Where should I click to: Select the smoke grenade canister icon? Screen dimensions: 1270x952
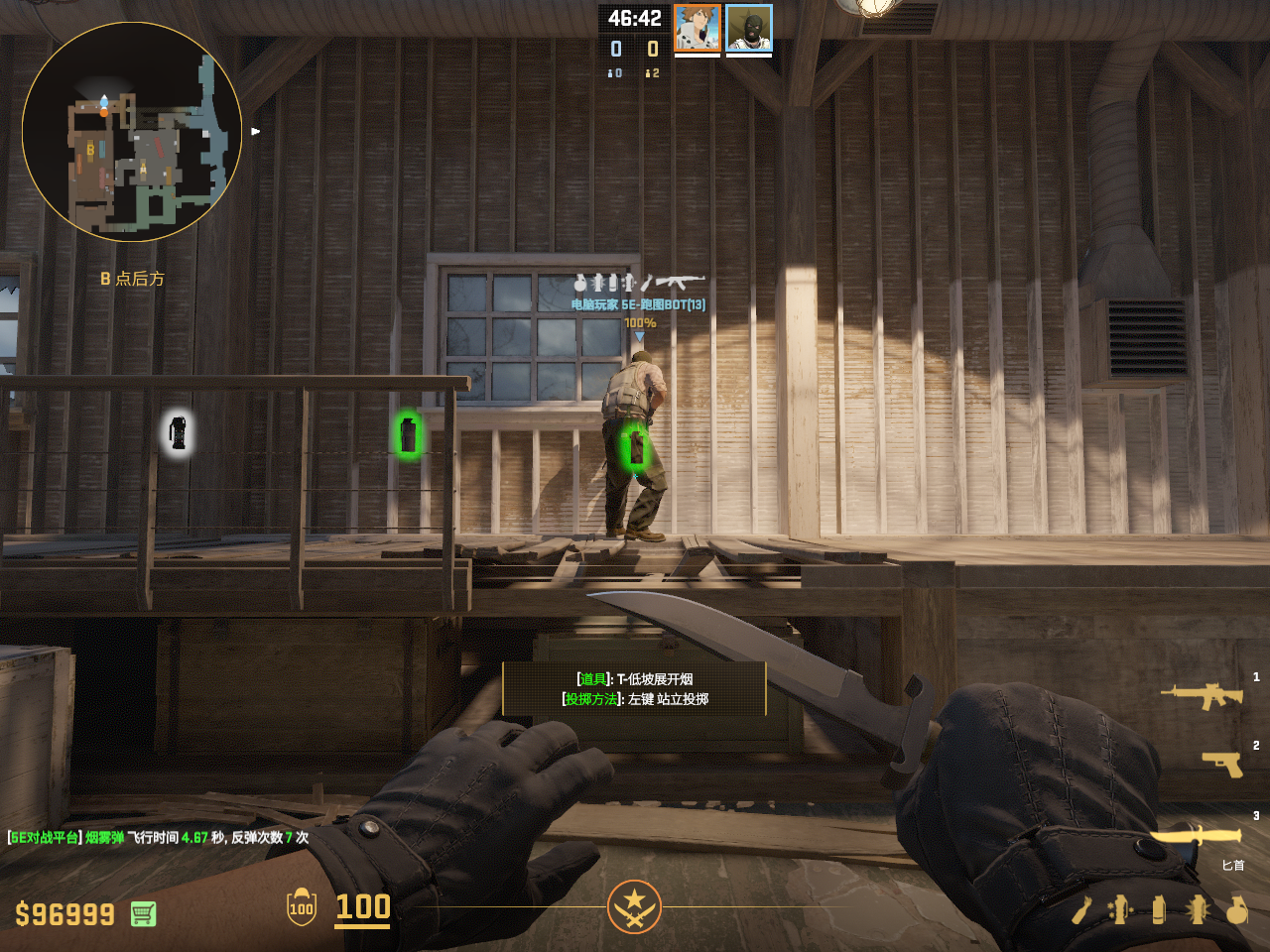pos(1158,909)
